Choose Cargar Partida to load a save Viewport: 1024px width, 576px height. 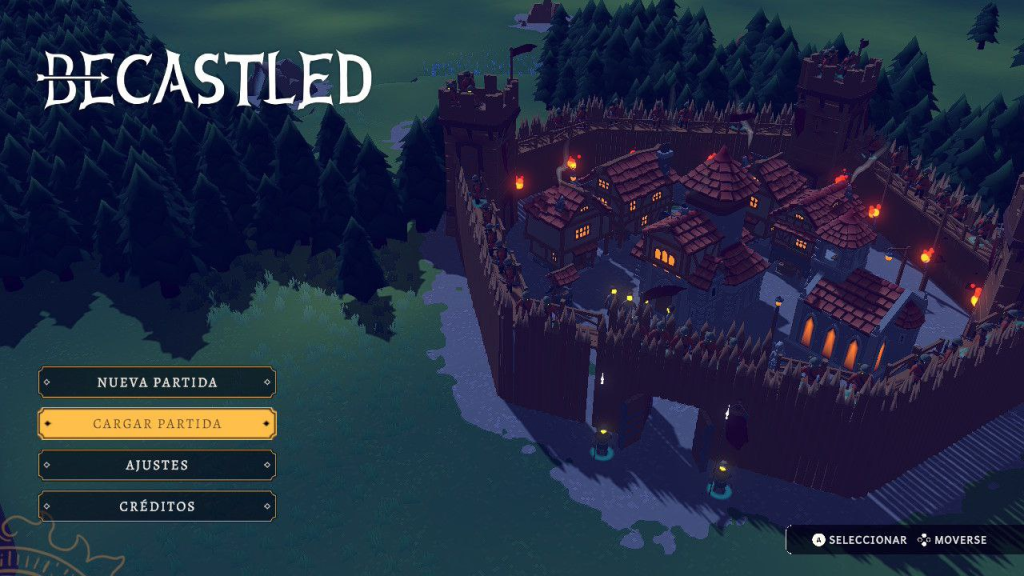[x=157, y=423]
